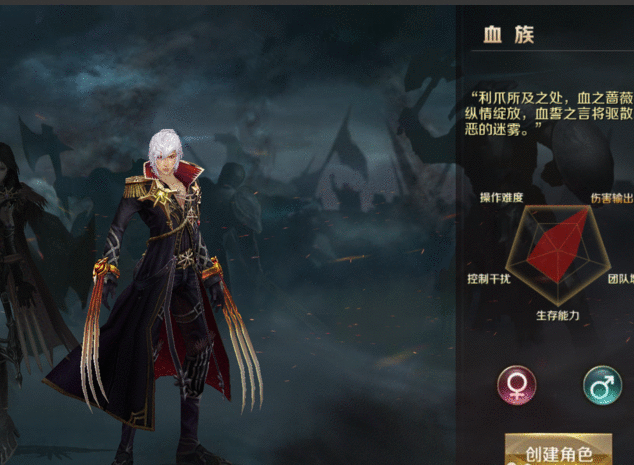
Task: Select the male gender icon
Action: (602, 384)
